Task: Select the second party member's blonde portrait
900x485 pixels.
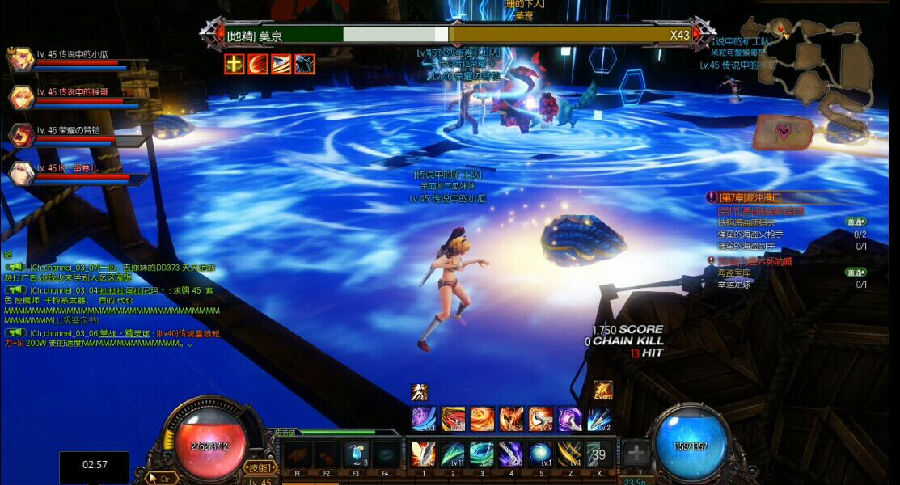Action: click(20, 97)
